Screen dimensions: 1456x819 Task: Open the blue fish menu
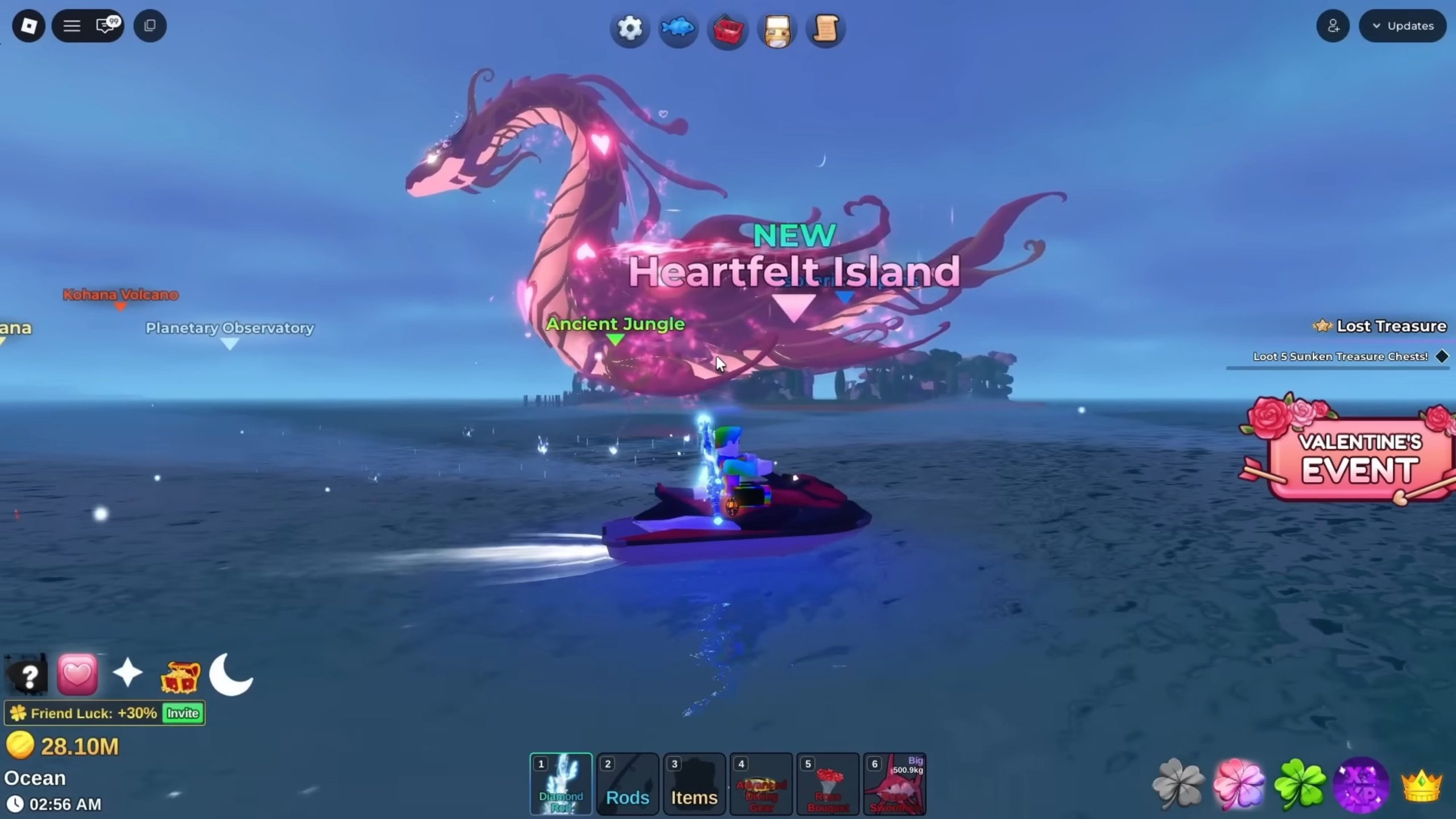(678, 28)
